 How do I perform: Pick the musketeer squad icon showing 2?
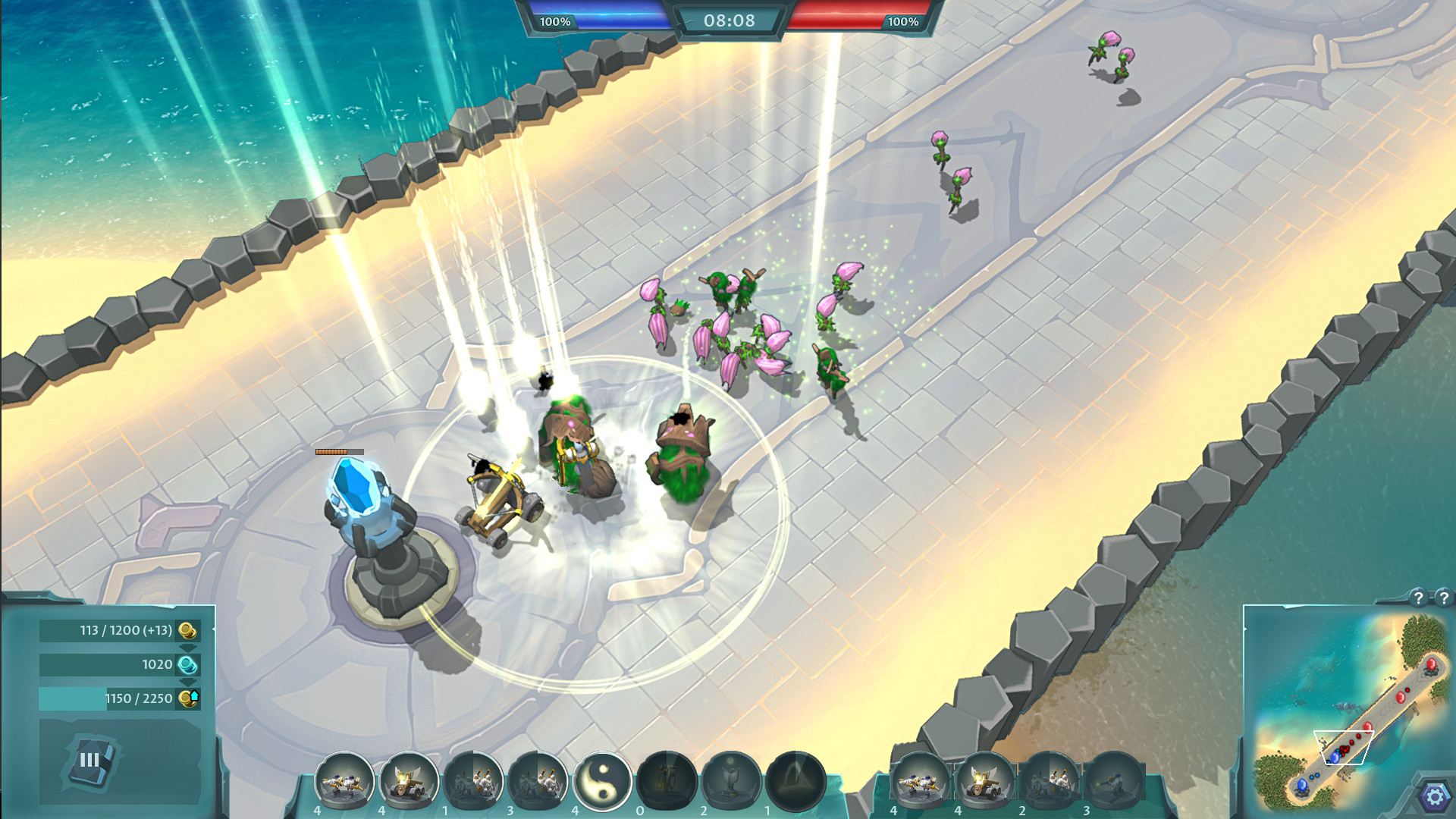1050,781
